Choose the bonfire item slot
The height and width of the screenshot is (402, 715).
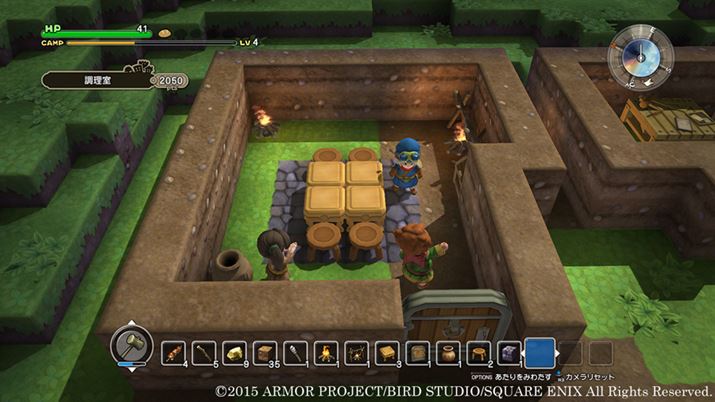pos(325,352)
